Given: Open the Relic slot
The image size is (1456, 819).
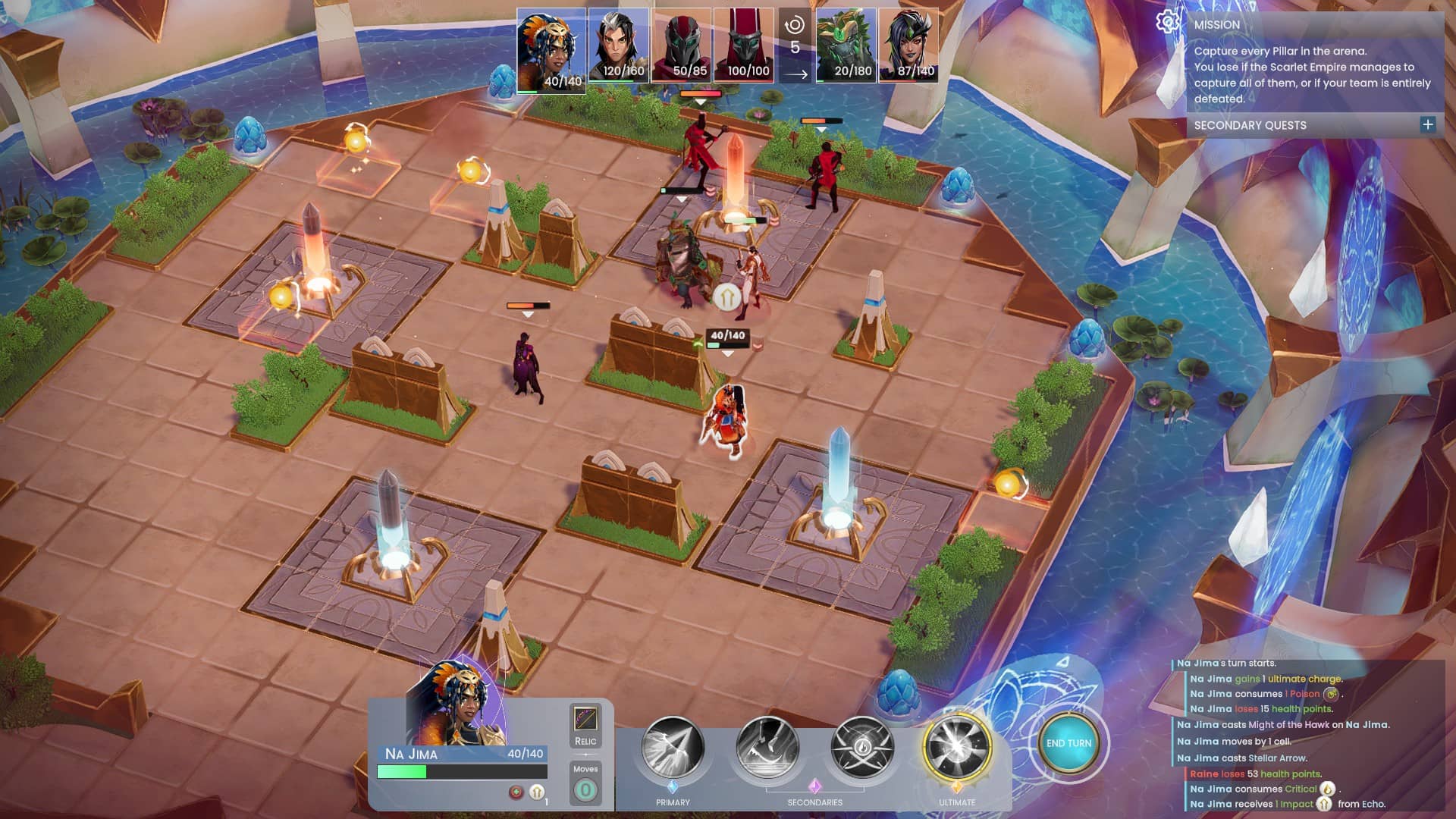Looking at the screenshot, I should coord(585,720).
